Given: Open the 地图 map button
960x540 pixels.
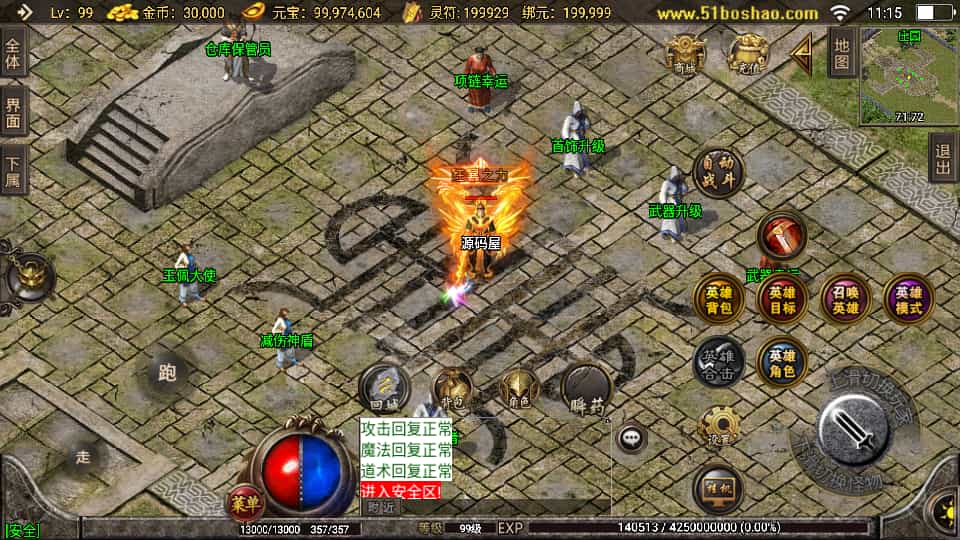Looking at the screenshot, I should click(x=842, y=52).
